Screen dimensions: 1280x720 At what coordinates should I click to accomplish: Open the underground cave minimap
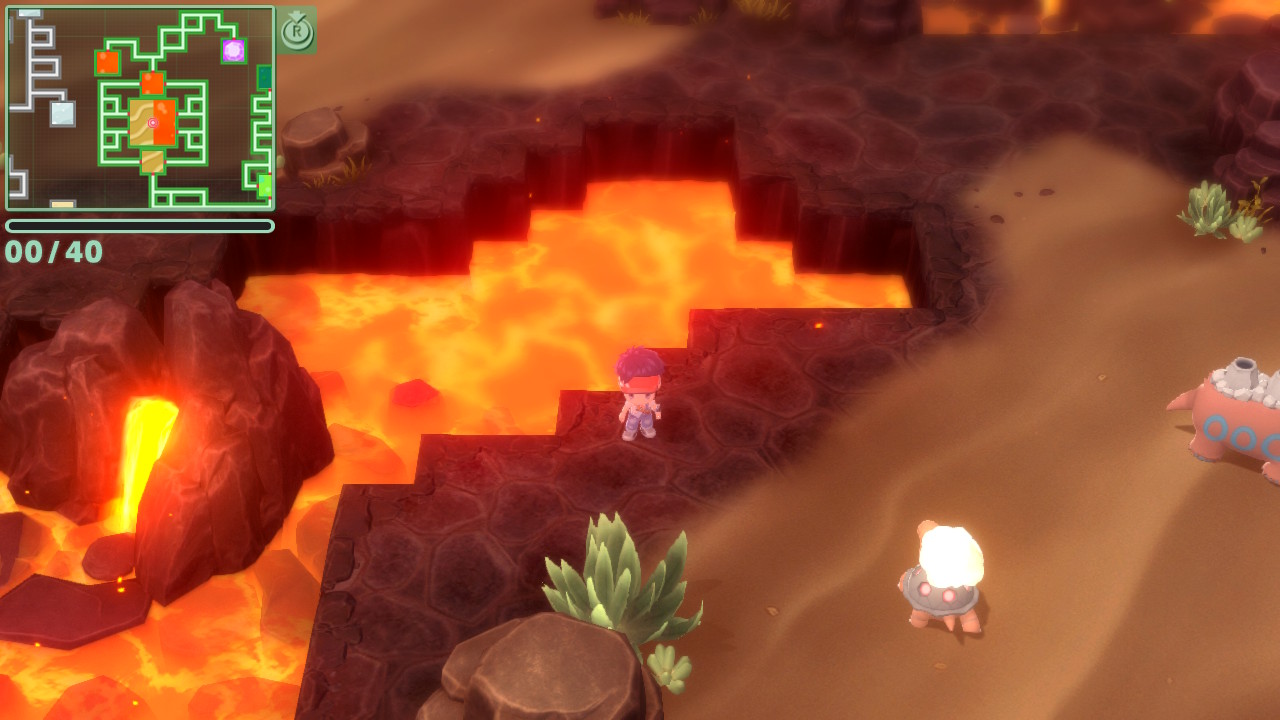[140, 108]
